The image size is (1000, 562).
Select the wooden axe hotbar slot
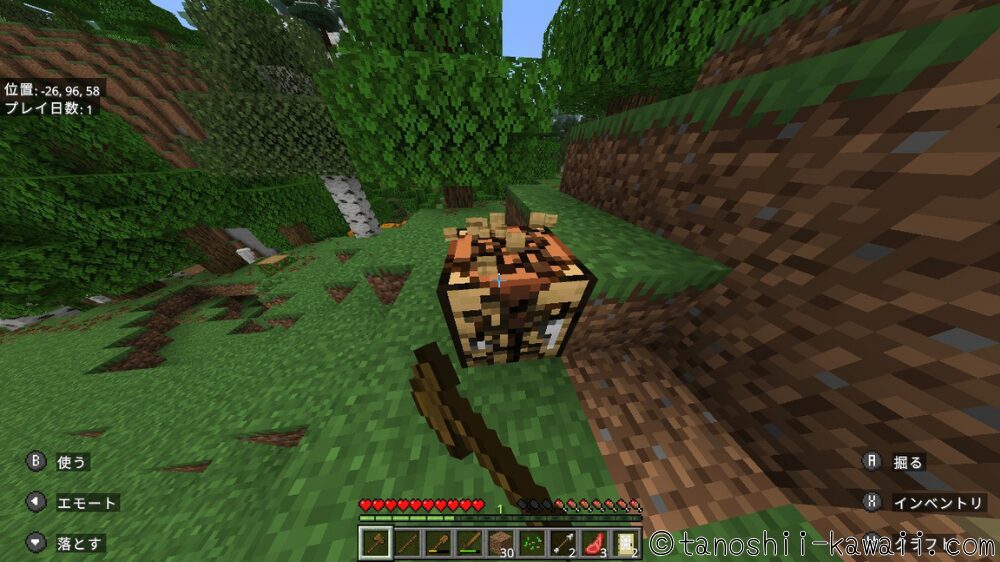[x=375, y=543]
